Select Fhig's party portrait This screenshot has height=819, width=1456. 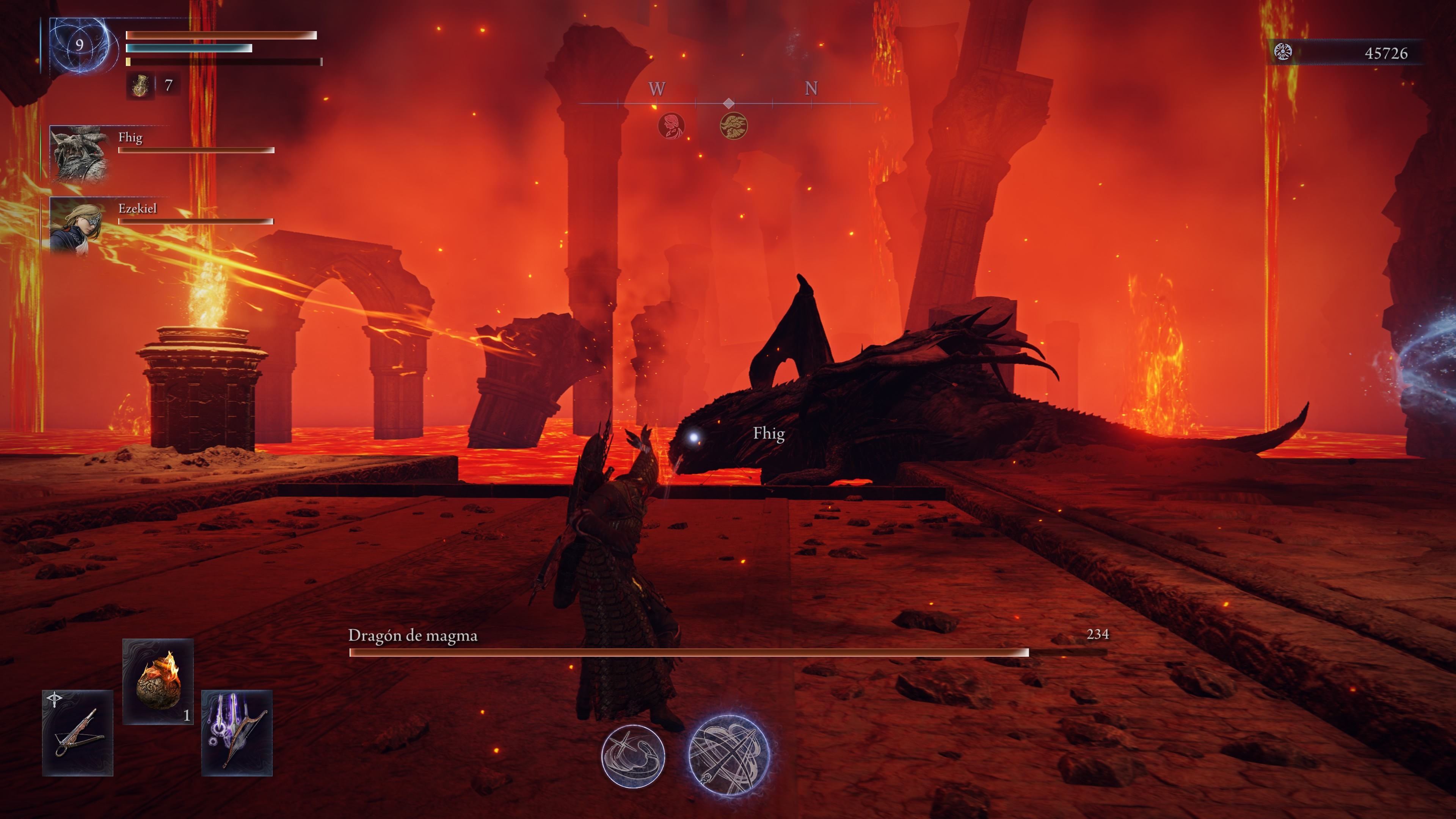click(79, 154)
